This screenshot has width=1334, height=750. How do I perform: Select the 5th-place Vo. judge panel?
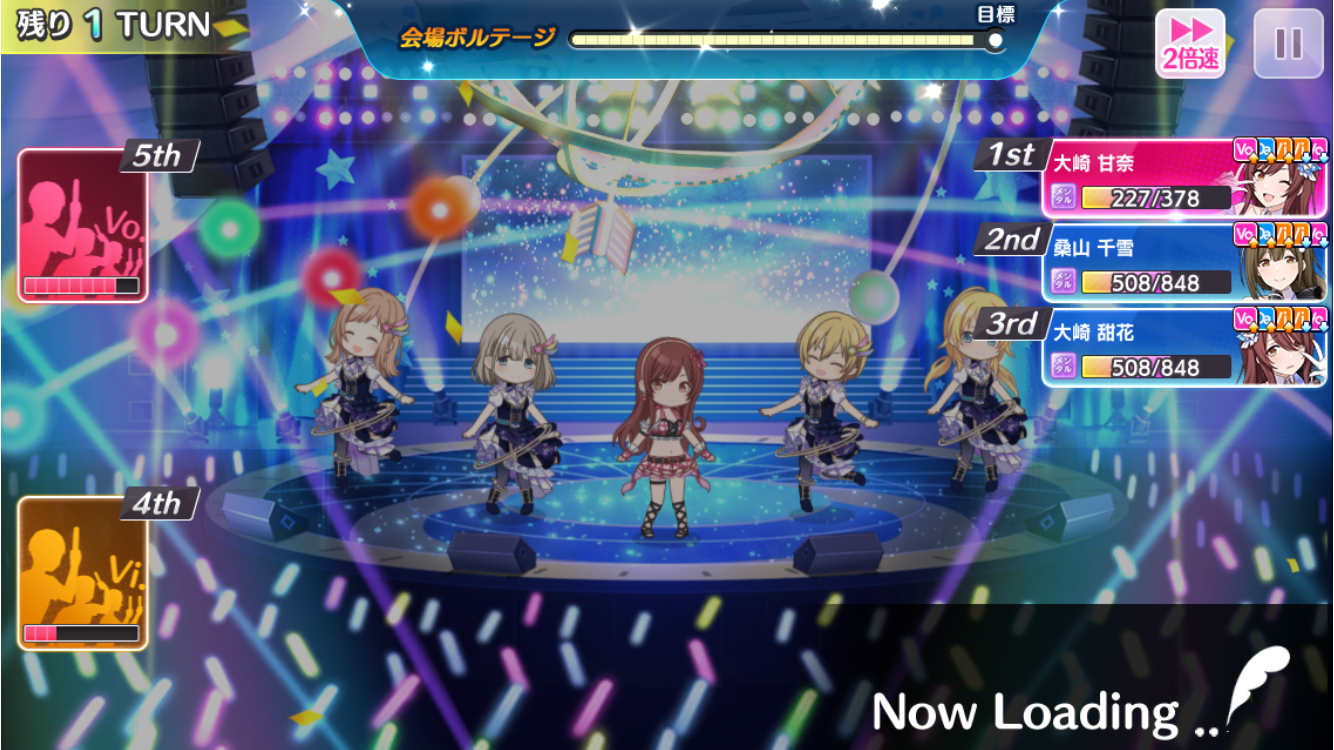pos(83,225)
